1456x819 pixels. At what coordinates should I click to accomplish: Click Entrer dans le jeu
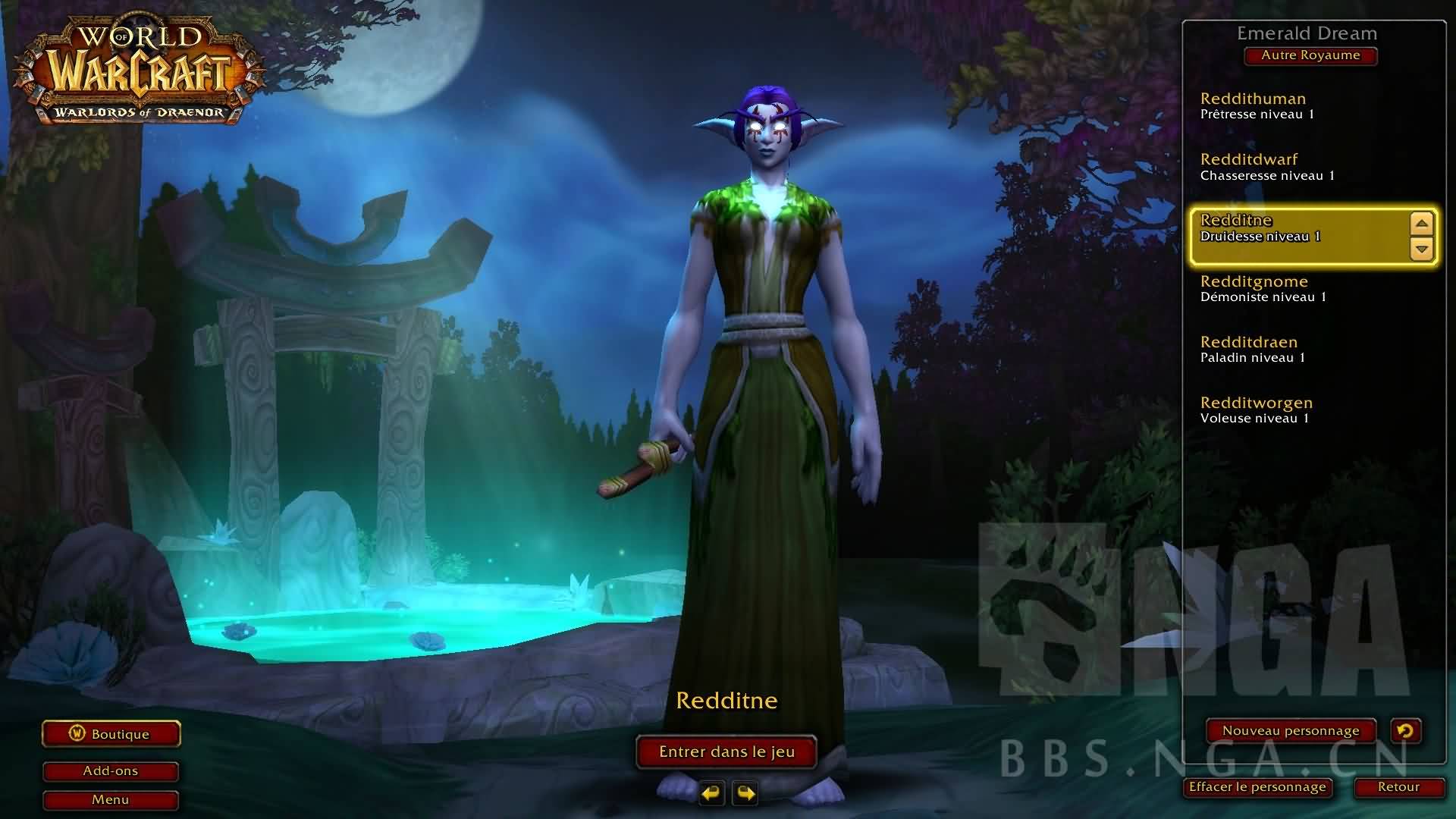[726, 752]
